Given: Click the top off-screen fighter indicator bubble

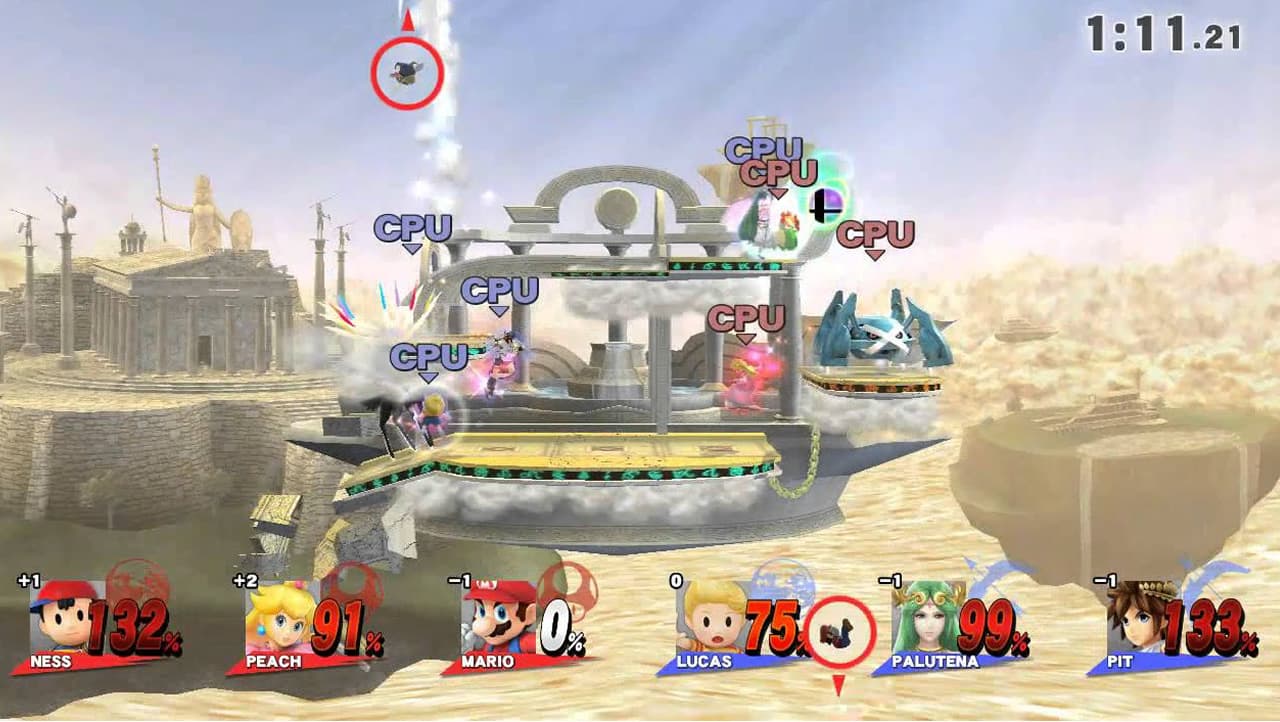Looking at the screenshot, I should (407, 72).
